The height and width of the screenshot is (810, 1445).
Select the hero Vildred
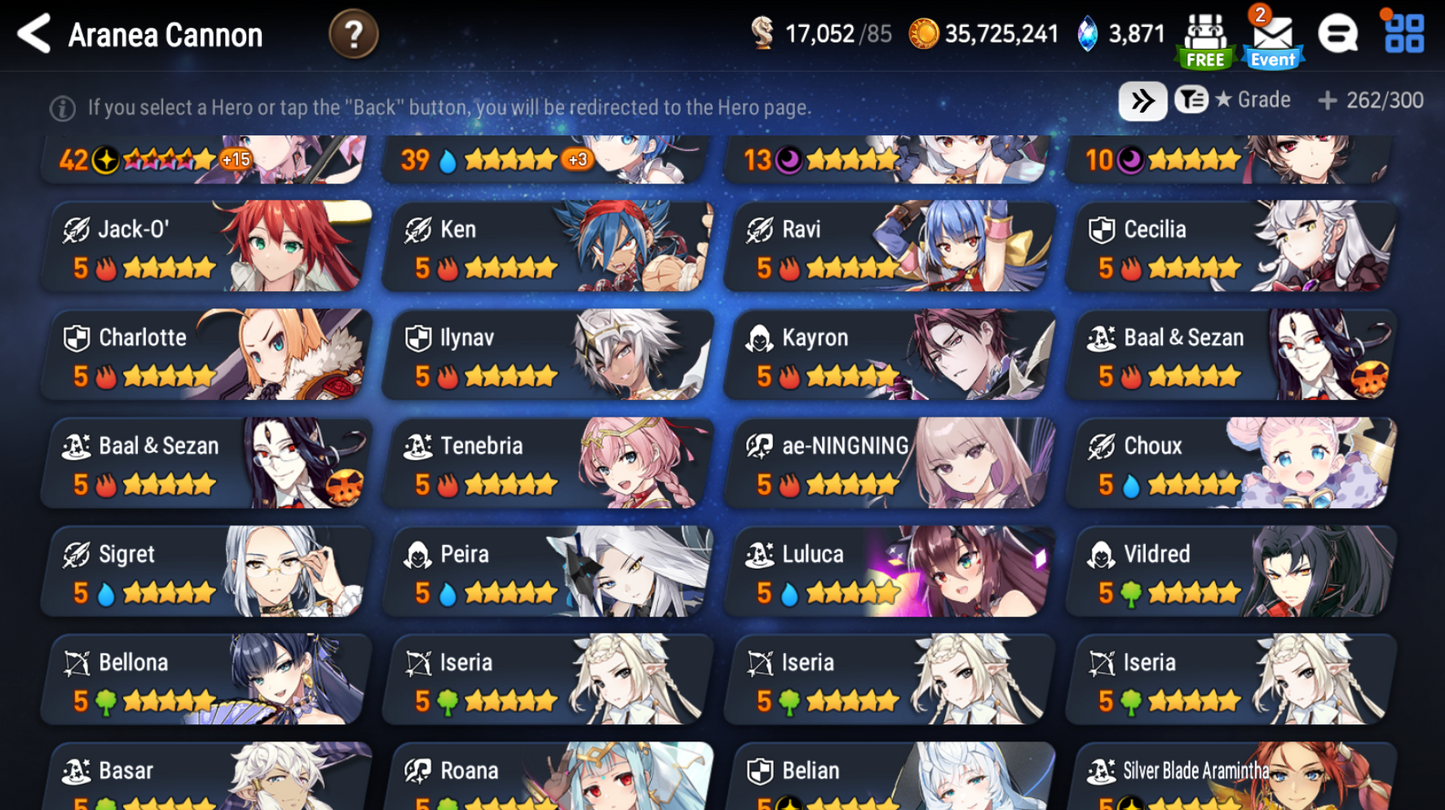pyautogui.click(x=1230, y=571)
